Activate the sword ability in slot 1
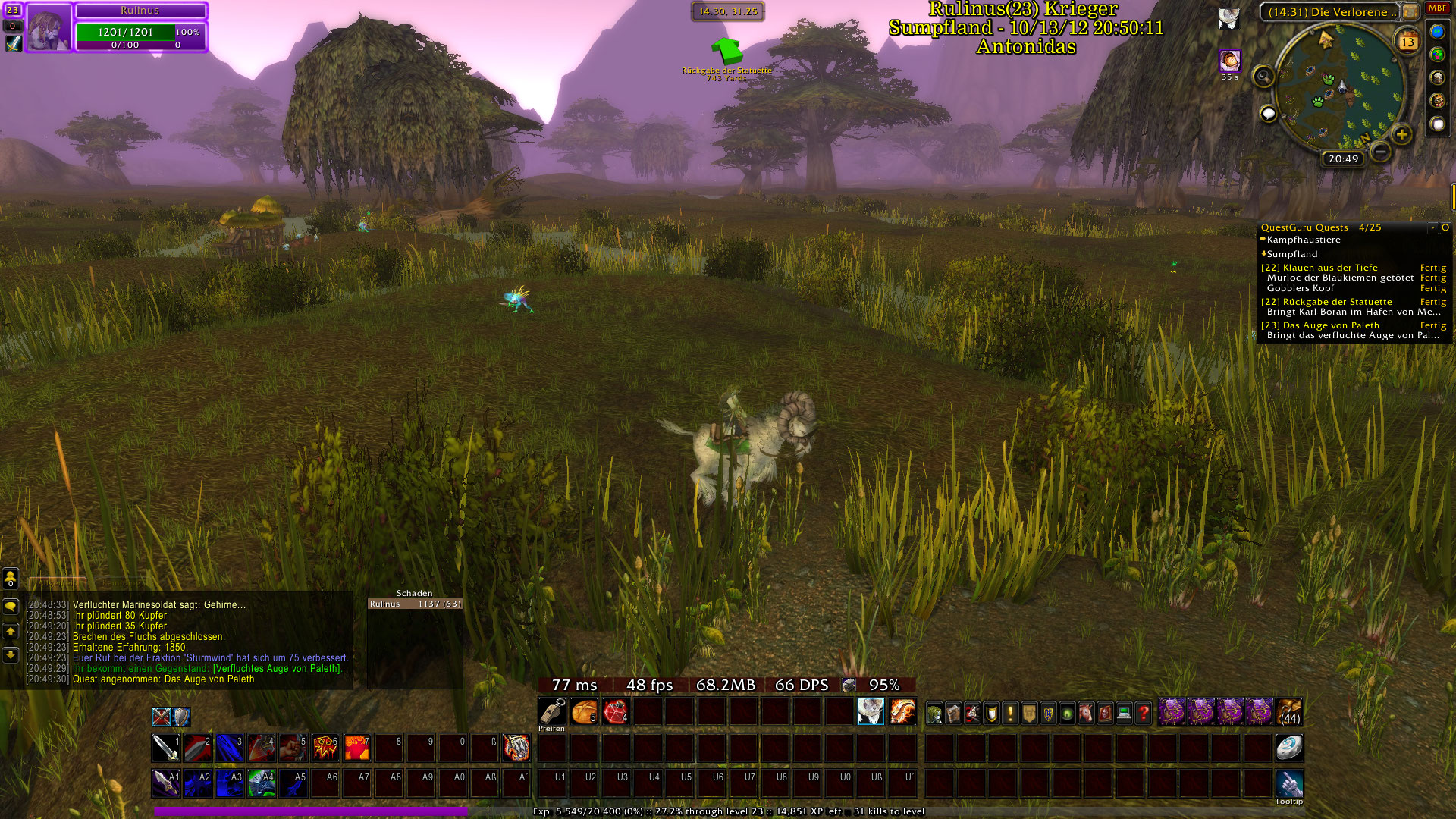 165,748
